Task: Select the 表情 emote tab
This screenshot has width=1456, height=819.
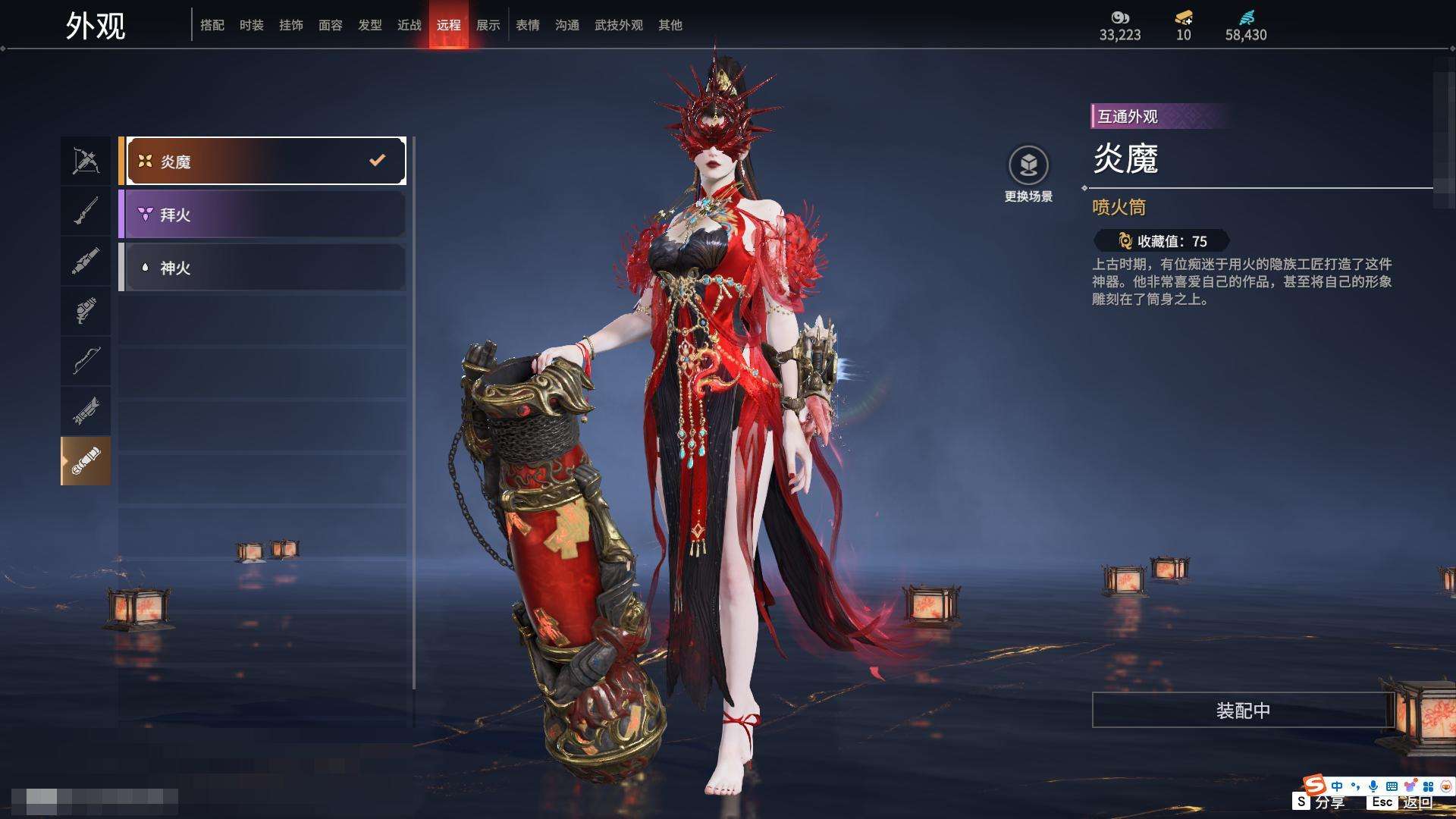Action: click(x=528, y=25)
